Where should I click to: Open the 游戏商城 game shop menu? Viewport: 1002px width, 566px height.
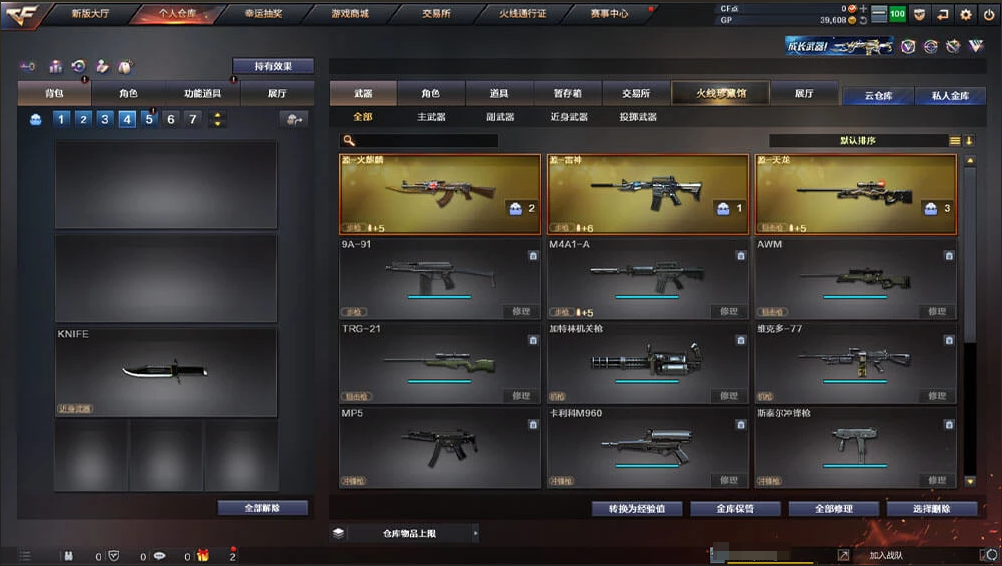(x=350, y=14)
